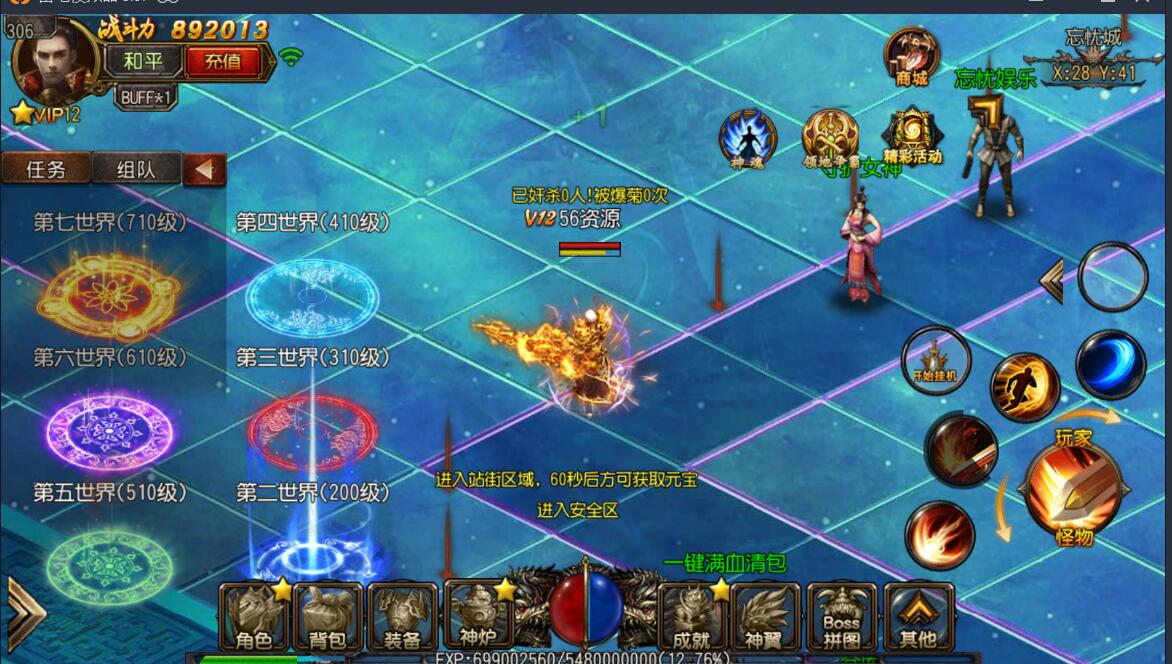
Task: Use the running figure dash skill
Action: point(1024,387)
